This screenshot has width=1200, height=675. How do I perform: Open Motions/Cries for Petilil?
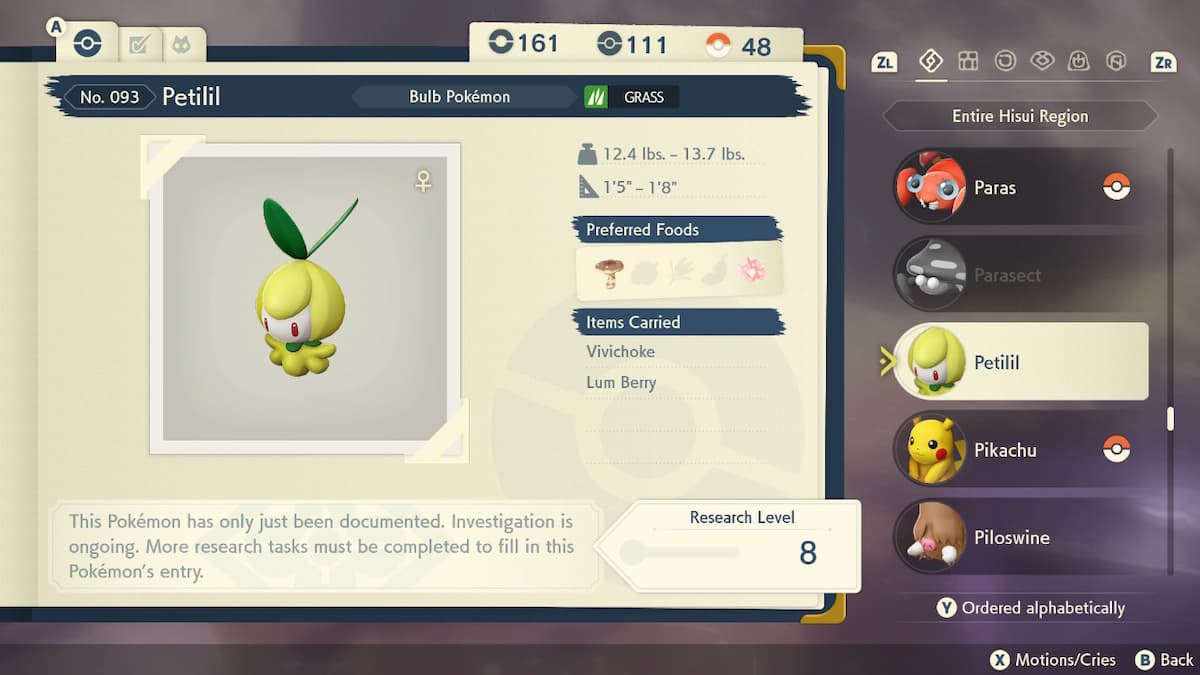[x=1052, y=660]
